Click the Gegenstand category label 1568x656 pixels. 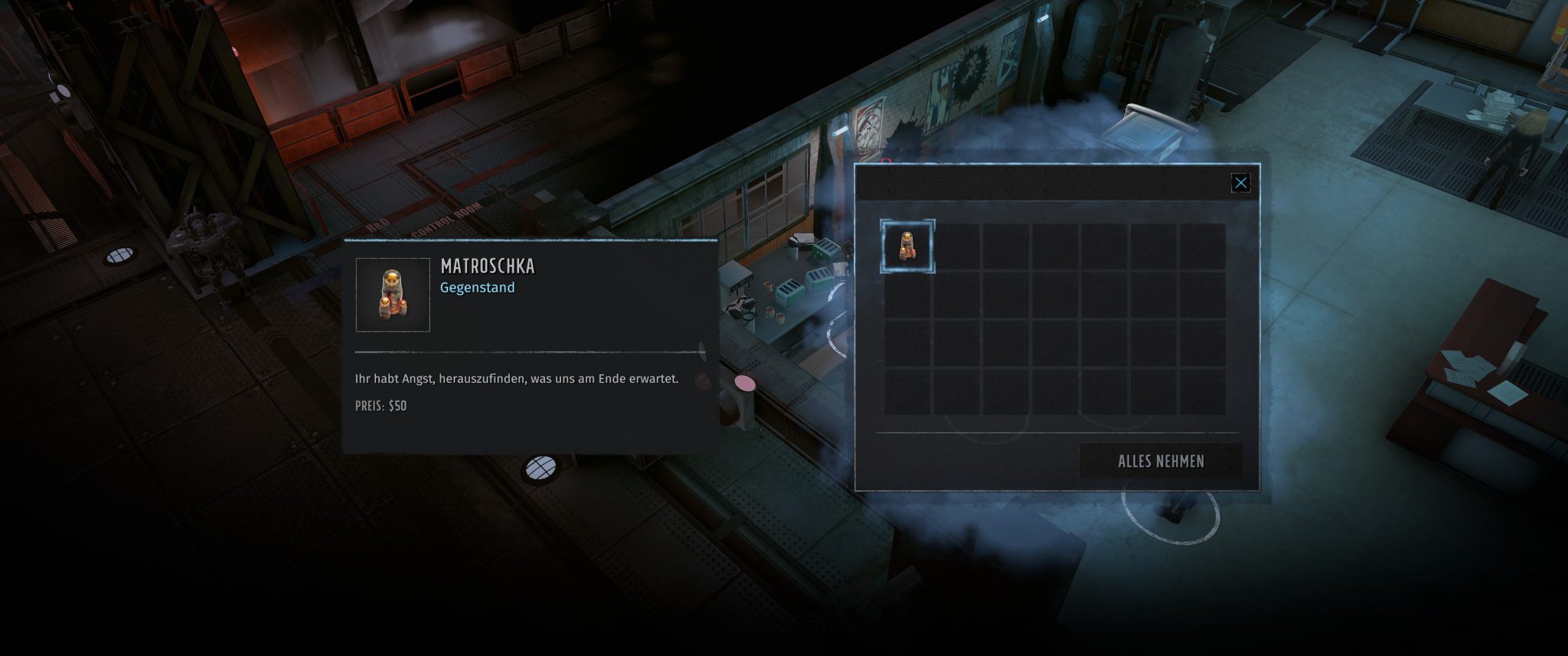(x=476, y=289)
